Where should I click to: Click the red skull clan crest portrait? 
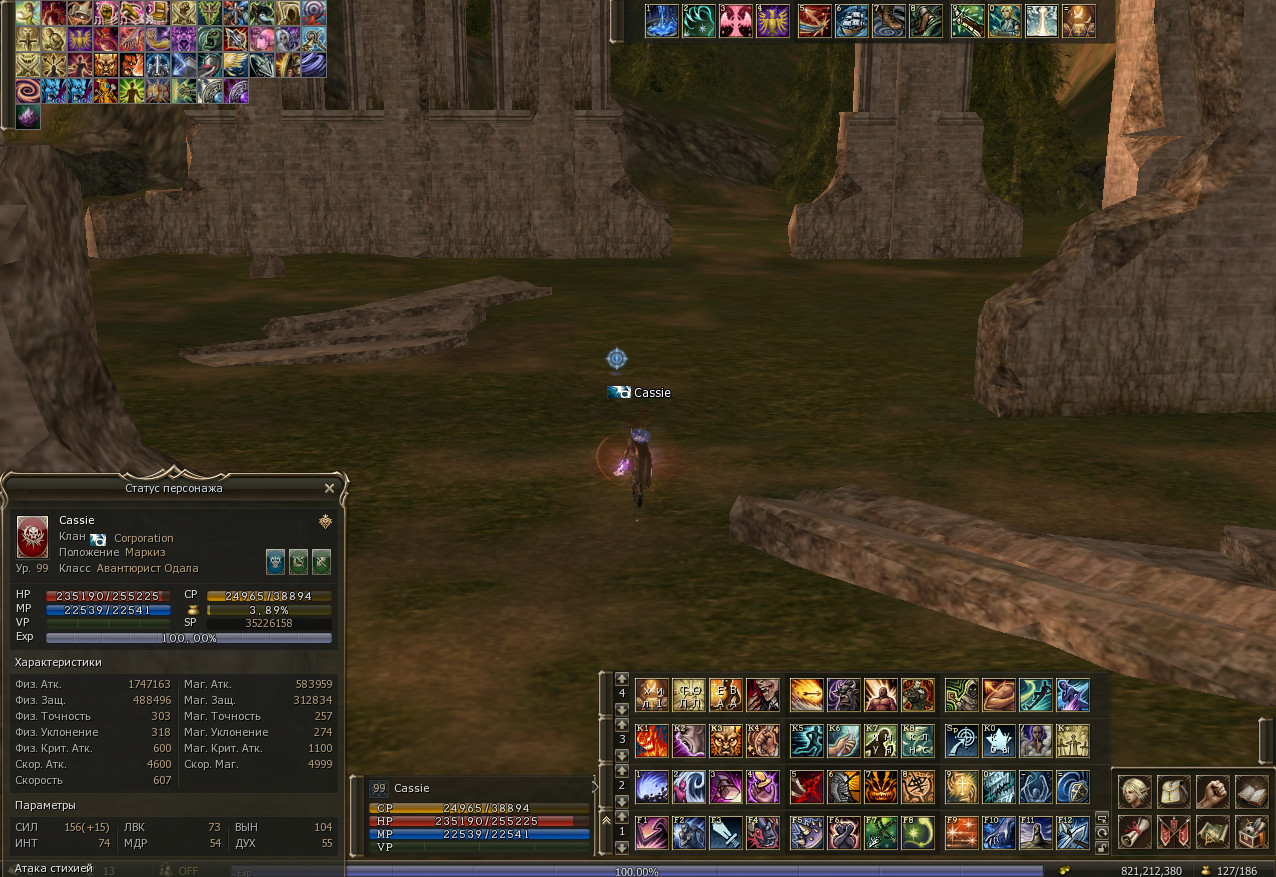point(32,537)
